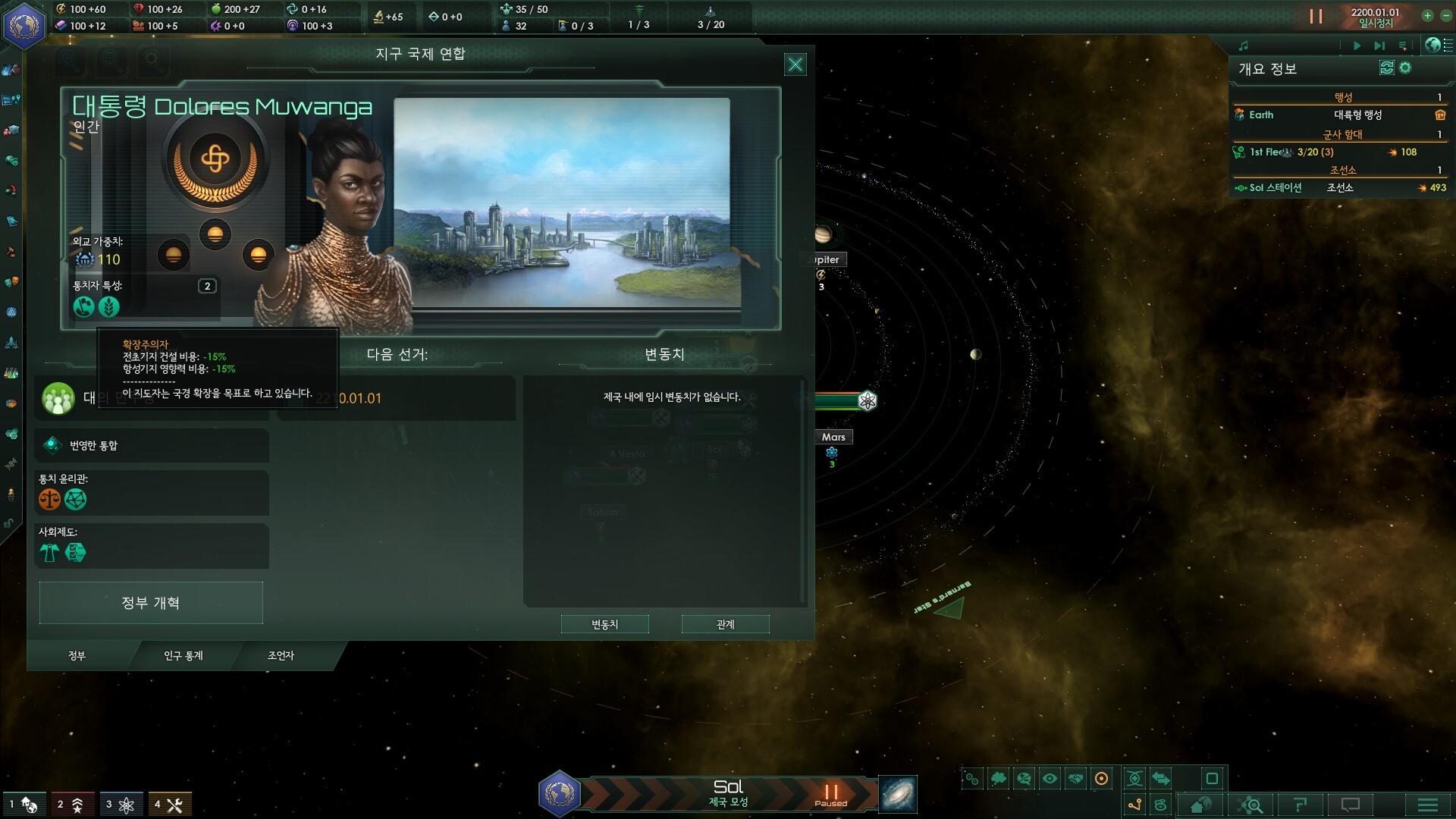Open the main menu hamburger button

click(x=1427, y=805)
